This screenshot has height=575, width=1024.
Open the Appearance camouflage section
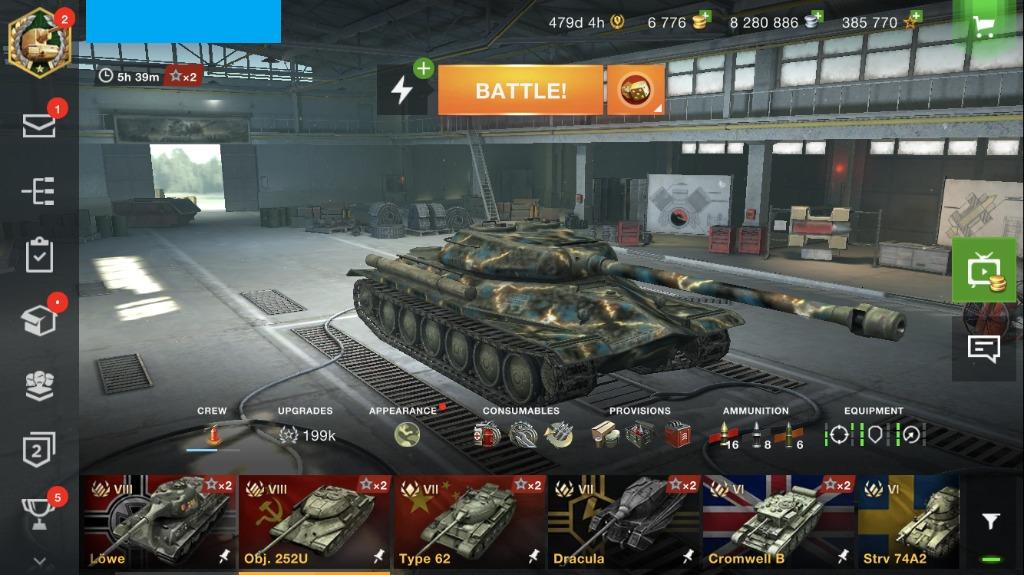pyautogui.click(x=407, y=434)
